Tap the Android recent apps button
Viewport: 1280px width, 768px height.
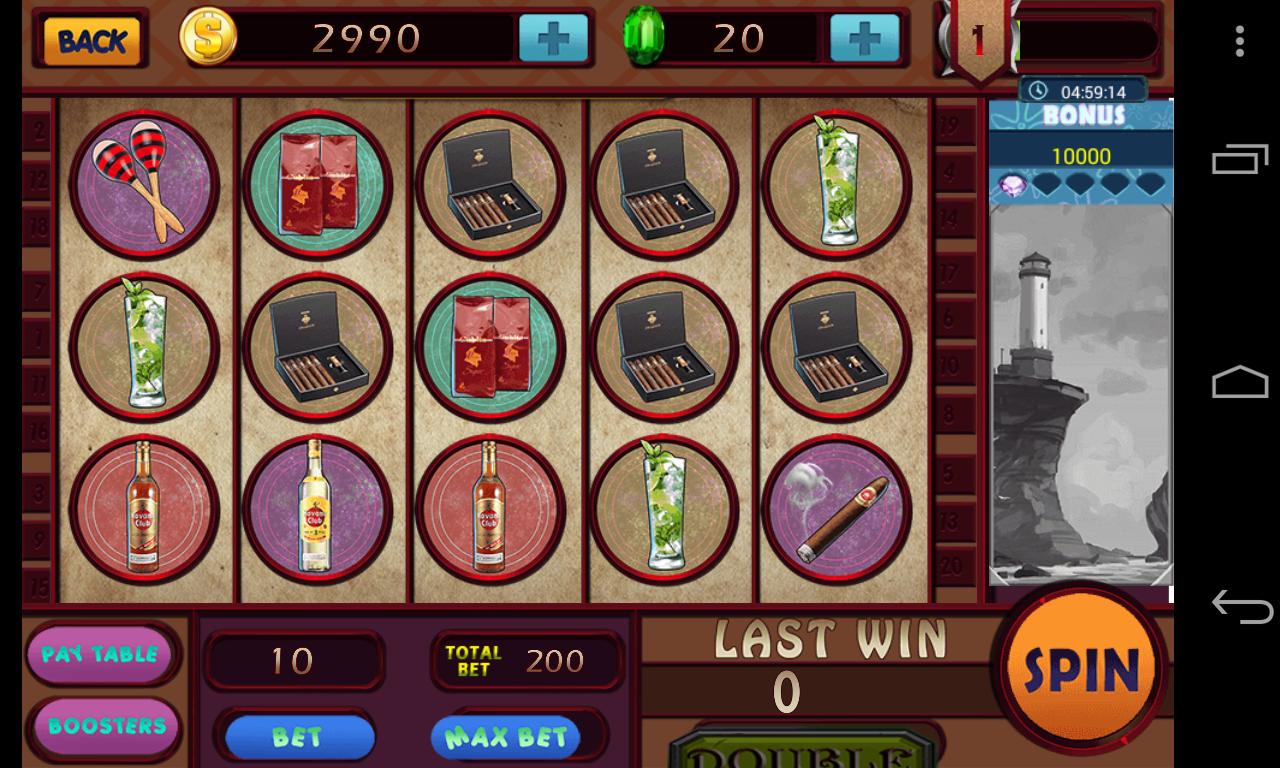1240,160
